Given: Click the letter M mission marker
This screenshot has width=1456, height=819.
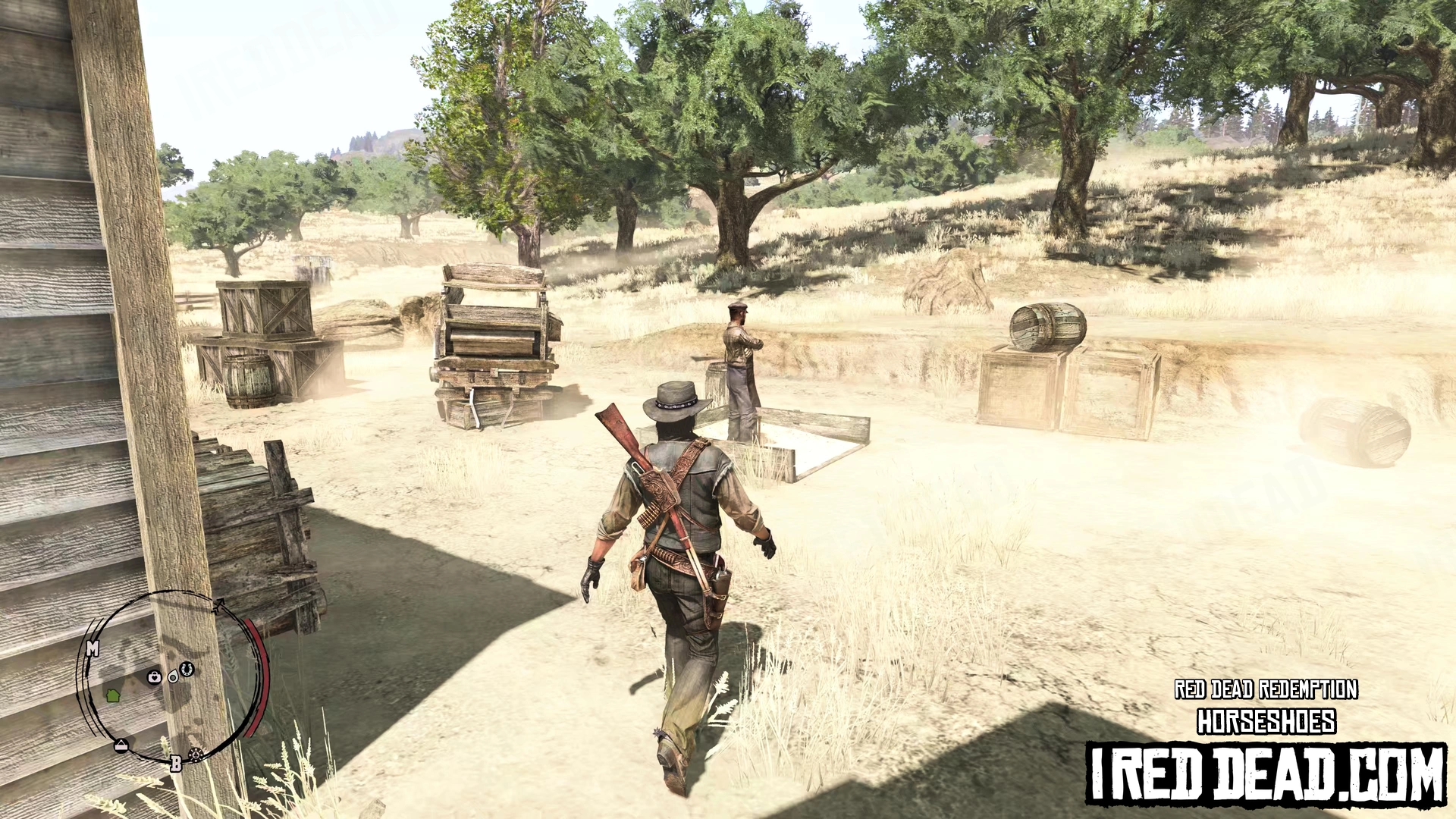Looking at the screenshot, I should point(93,649).
